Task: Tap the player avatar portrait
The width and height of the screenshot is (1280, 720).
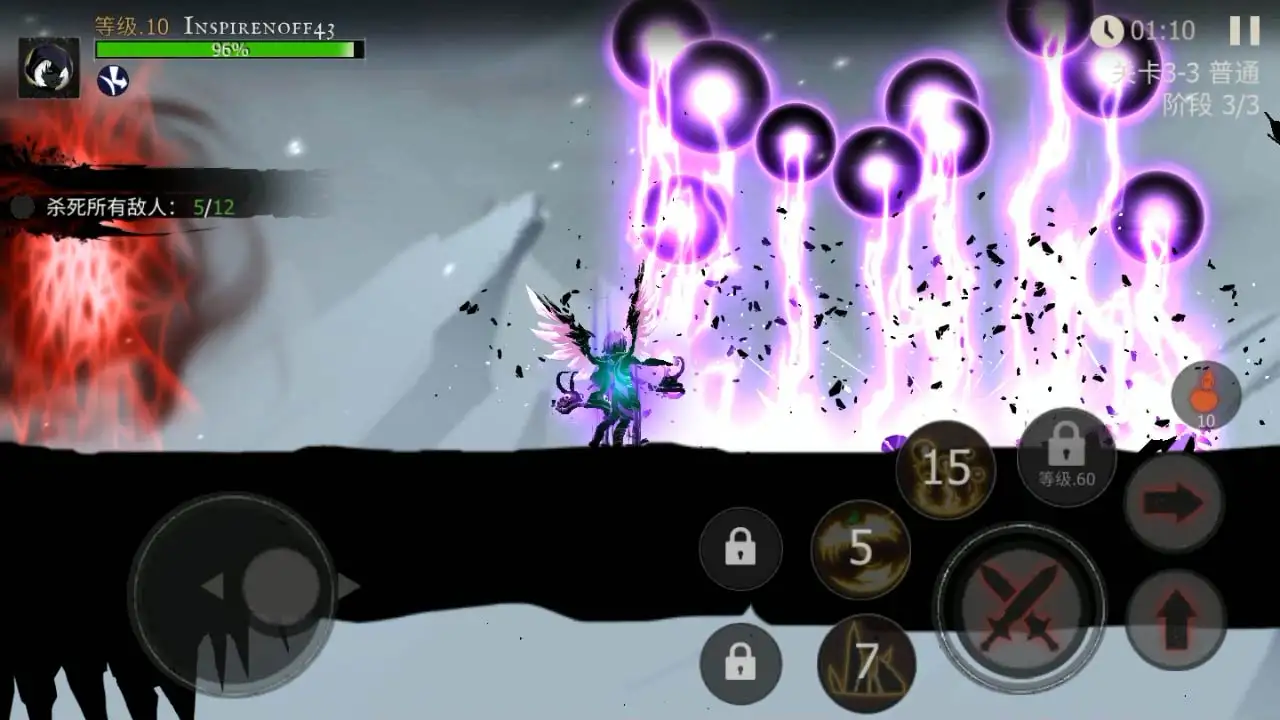Action: click(x=48, y=68)
